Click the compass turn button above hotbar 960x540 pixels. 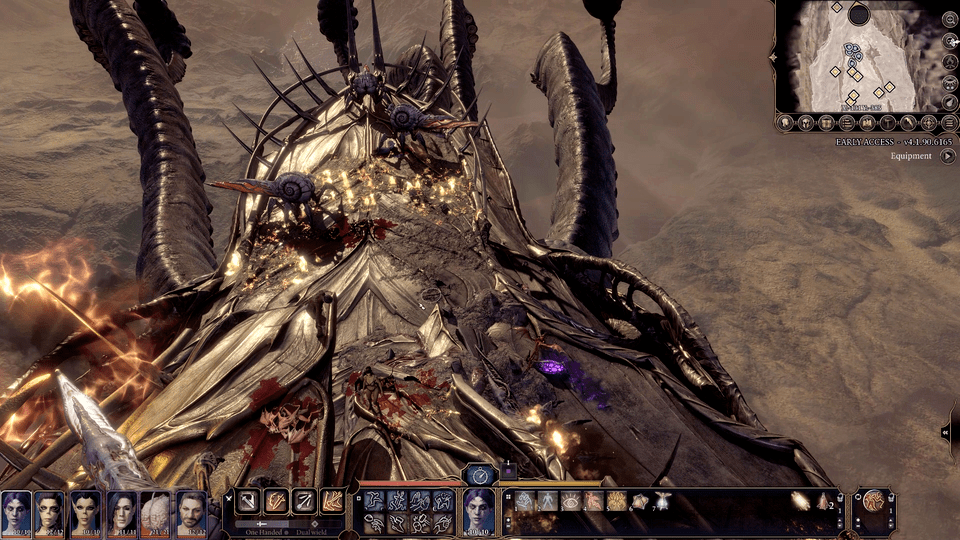[x=479, y=474]
